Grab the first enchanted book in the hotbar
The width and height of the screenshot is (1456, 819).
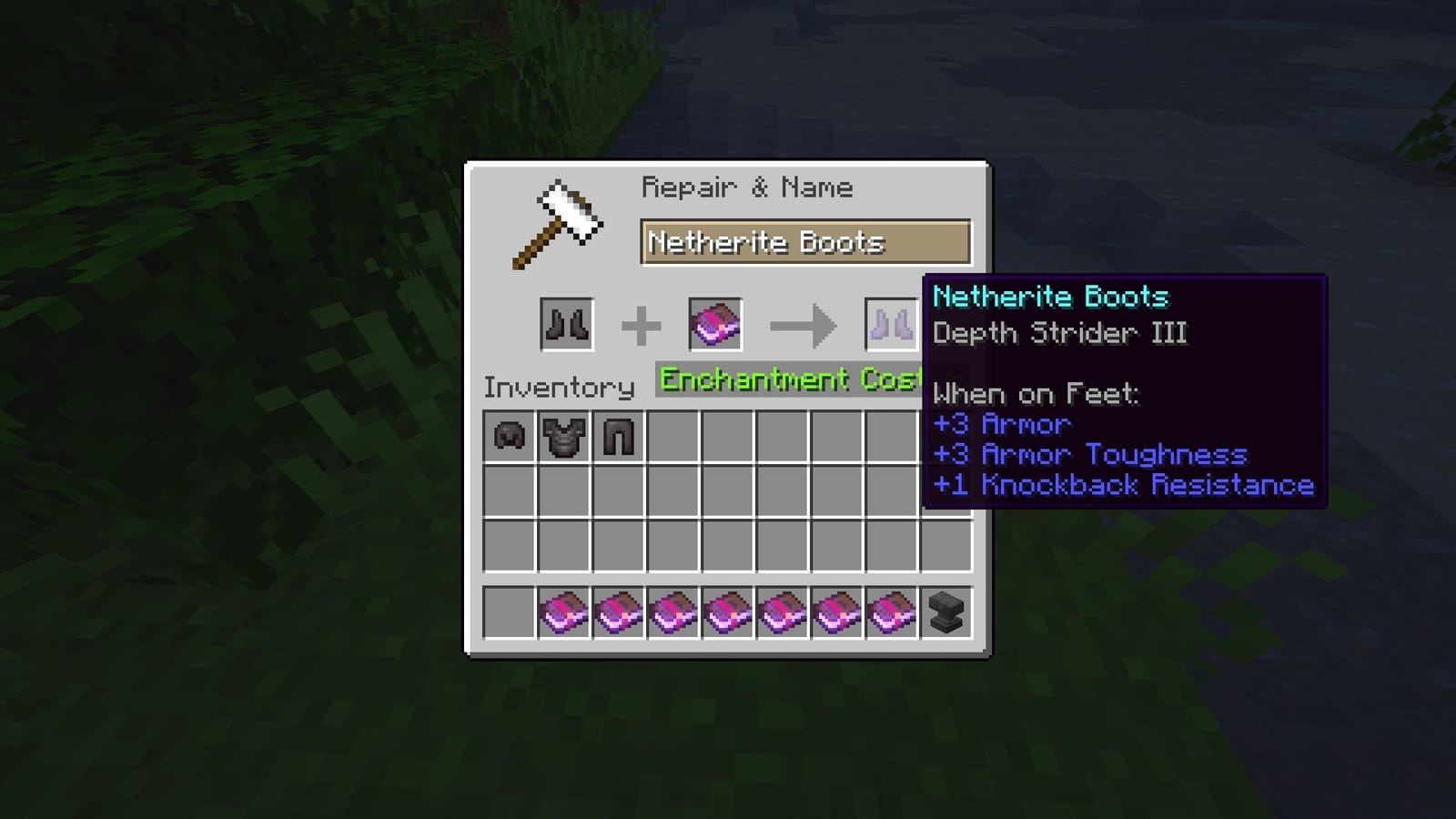click(x=562, y=614)
